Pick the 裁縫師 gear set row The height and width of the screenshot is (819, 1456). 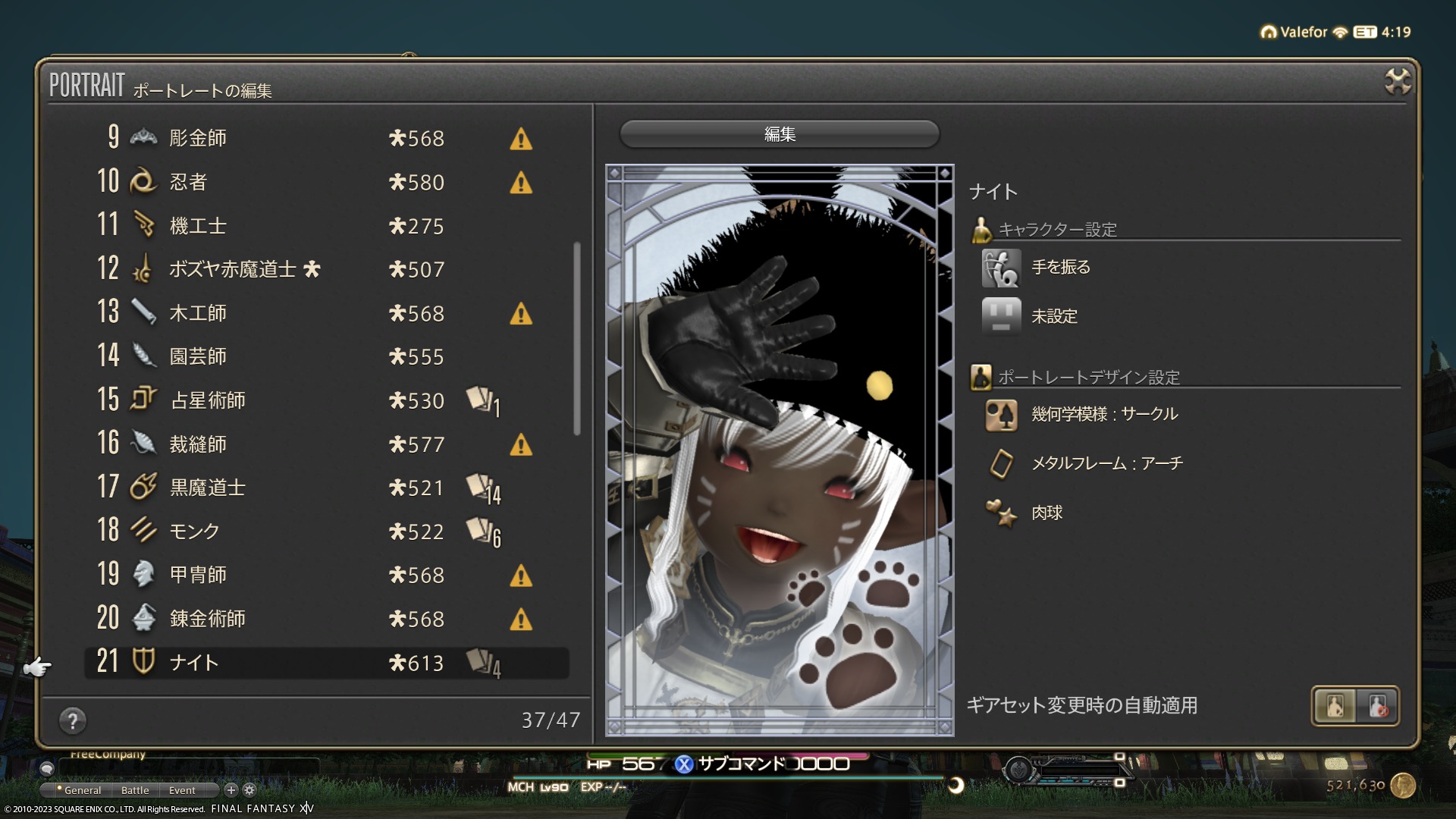point(326,444)
